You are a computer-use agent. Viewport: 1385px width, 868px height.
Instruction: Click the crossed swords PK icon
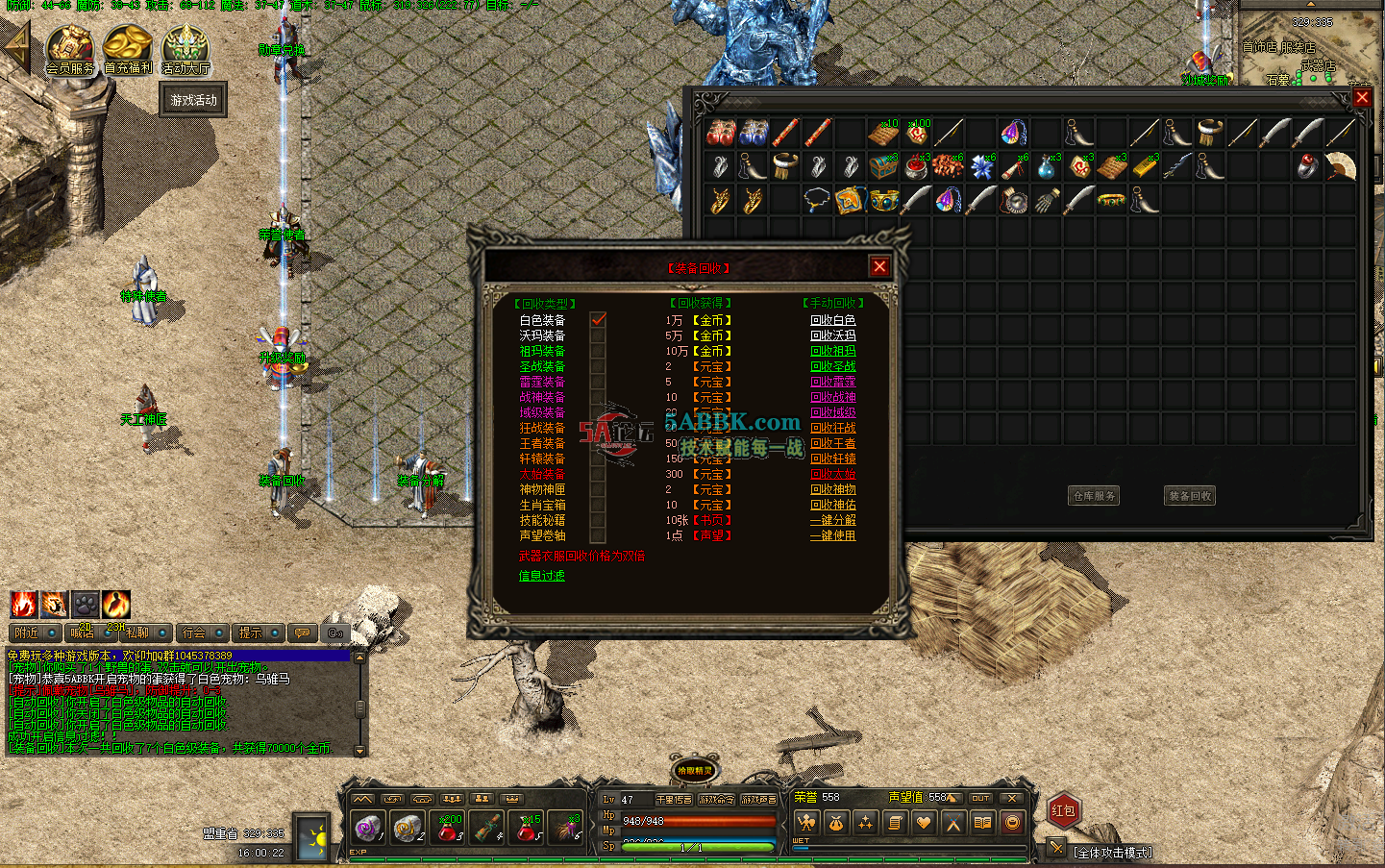click(x=952, y=822)
